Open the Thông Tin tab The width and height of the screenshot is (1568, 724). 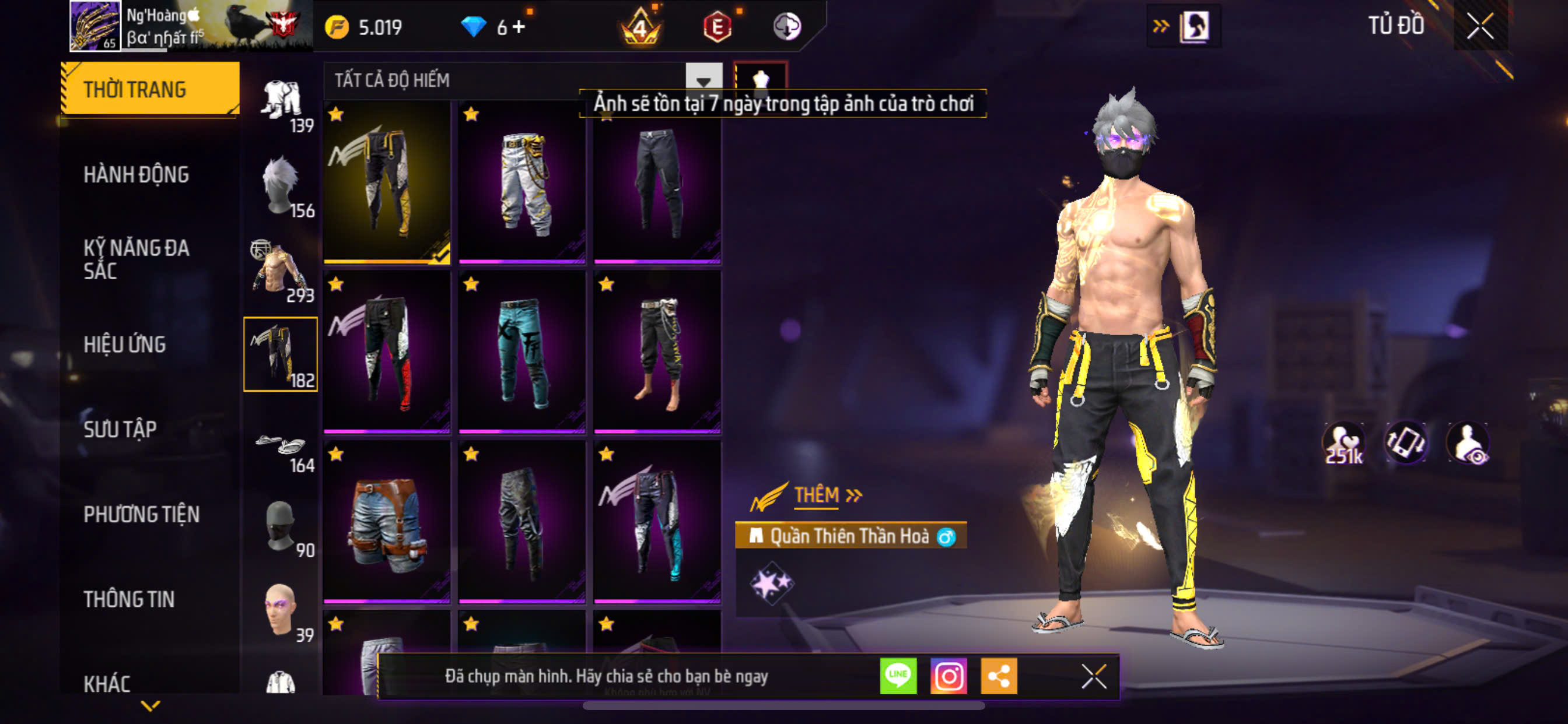[x=129, y=599]
